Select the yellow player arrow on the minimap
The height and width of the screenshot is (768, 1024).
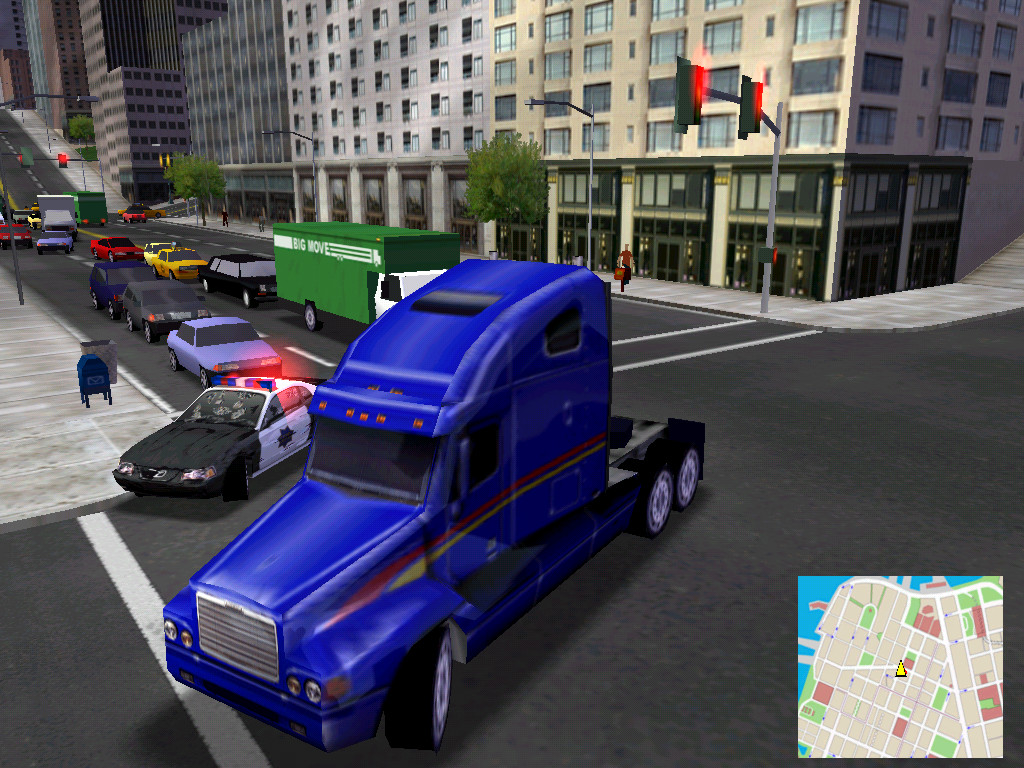901,668
